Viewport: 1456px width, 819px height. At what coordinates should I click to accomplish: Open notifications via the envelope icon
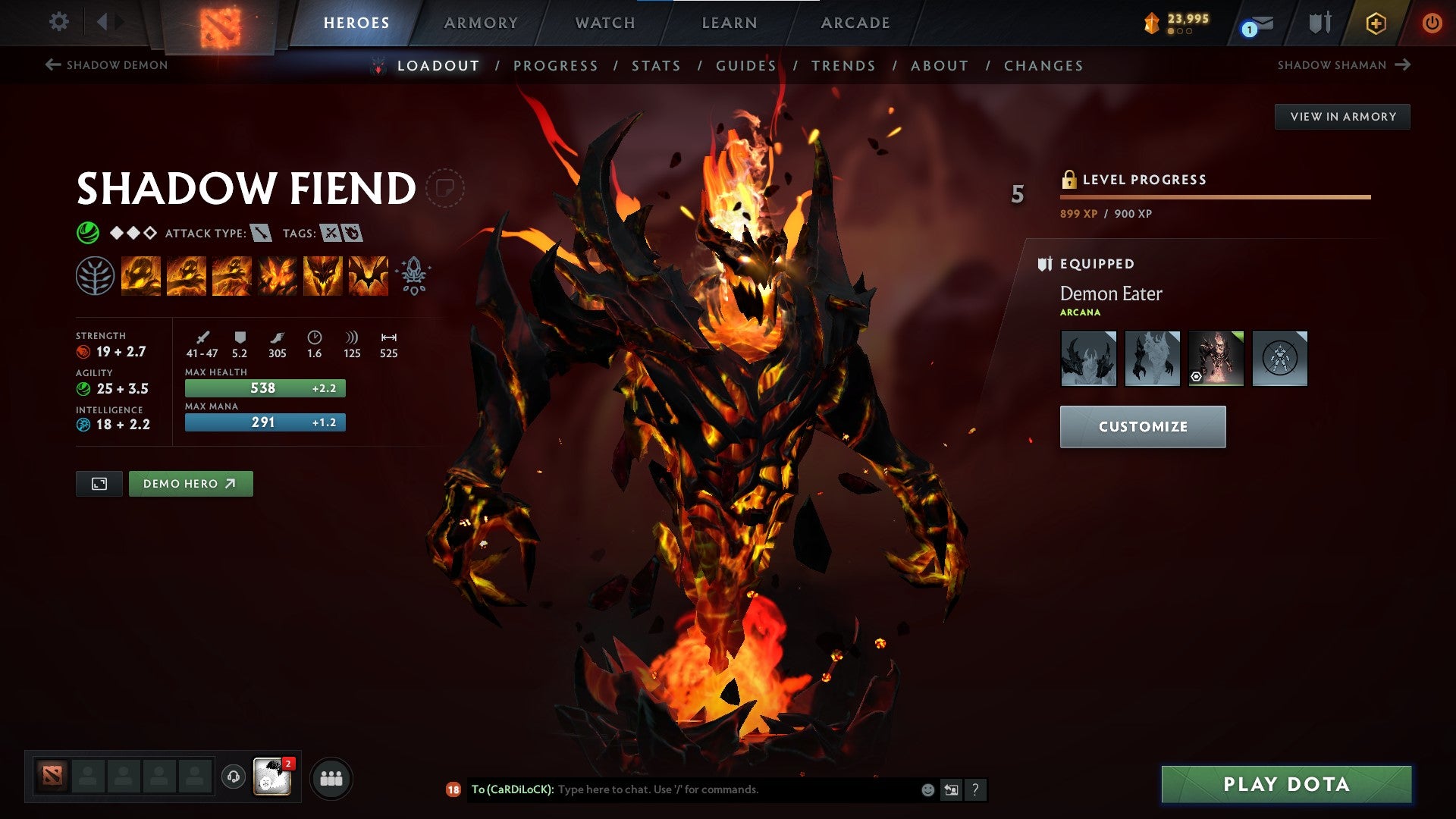pyautogui.click(x=1257, y=23)
